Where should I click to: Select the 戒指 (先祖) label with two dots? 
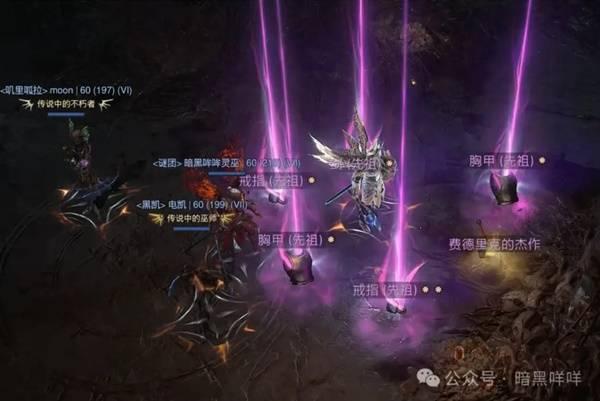[382, 288]
